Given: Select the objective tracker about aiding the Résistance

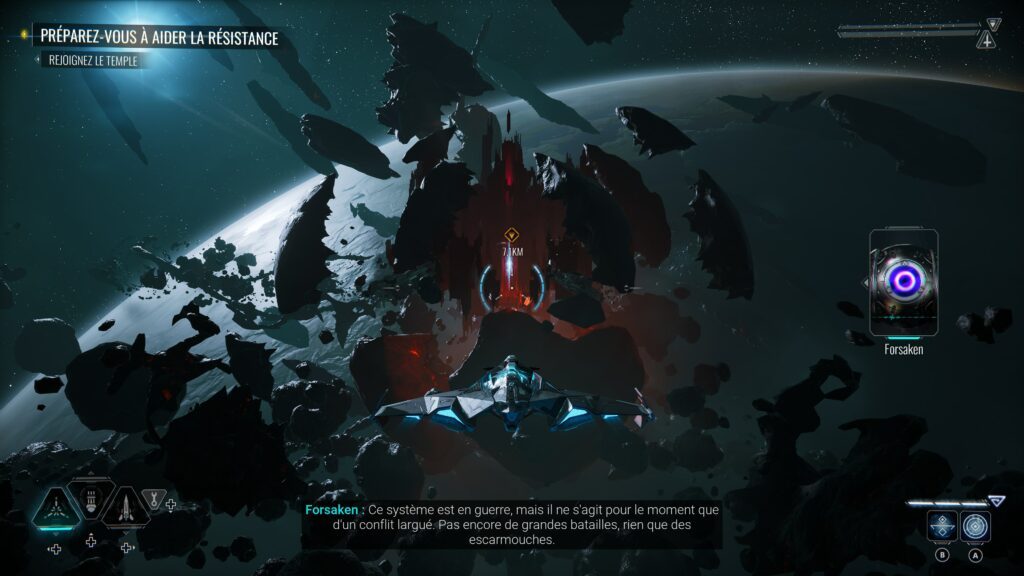Looking at the screenshot, I should [159, 37].
